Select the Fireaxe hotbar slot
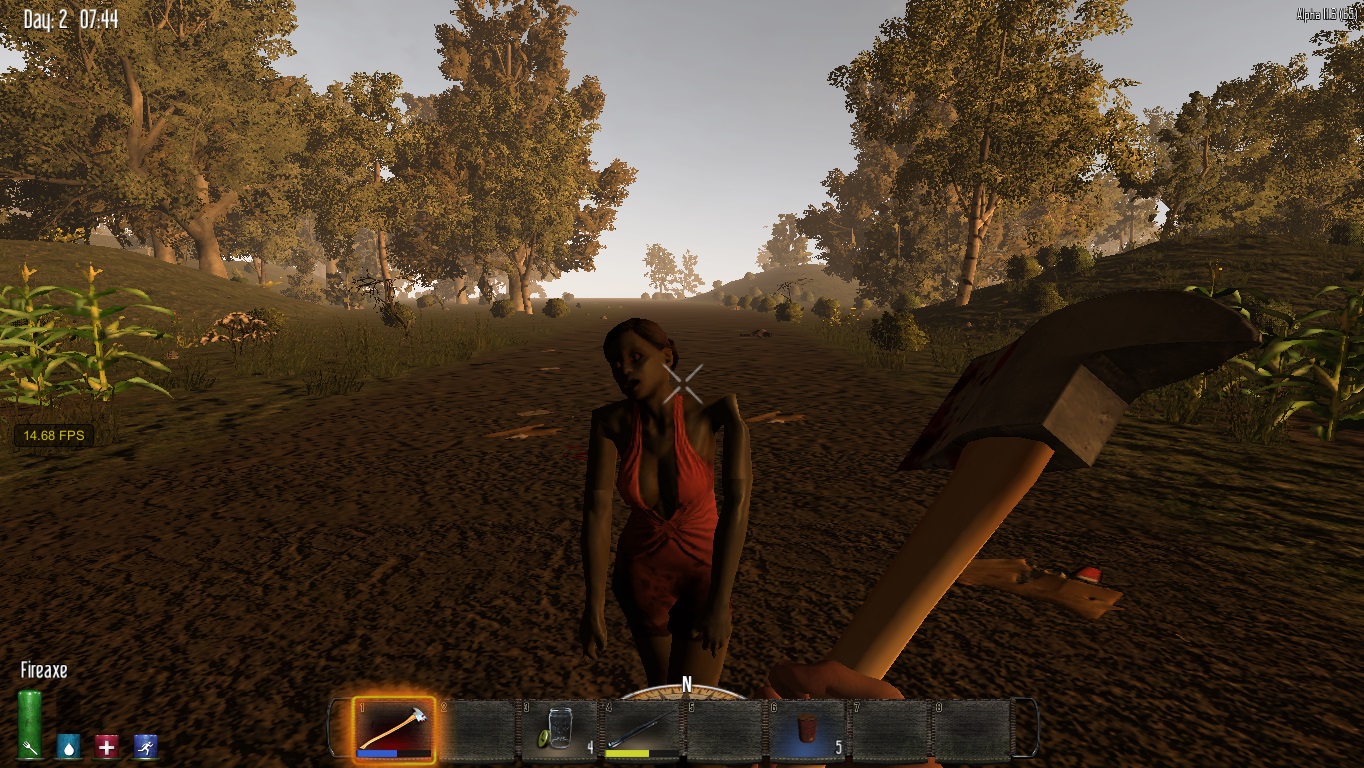 pos(394,729)
